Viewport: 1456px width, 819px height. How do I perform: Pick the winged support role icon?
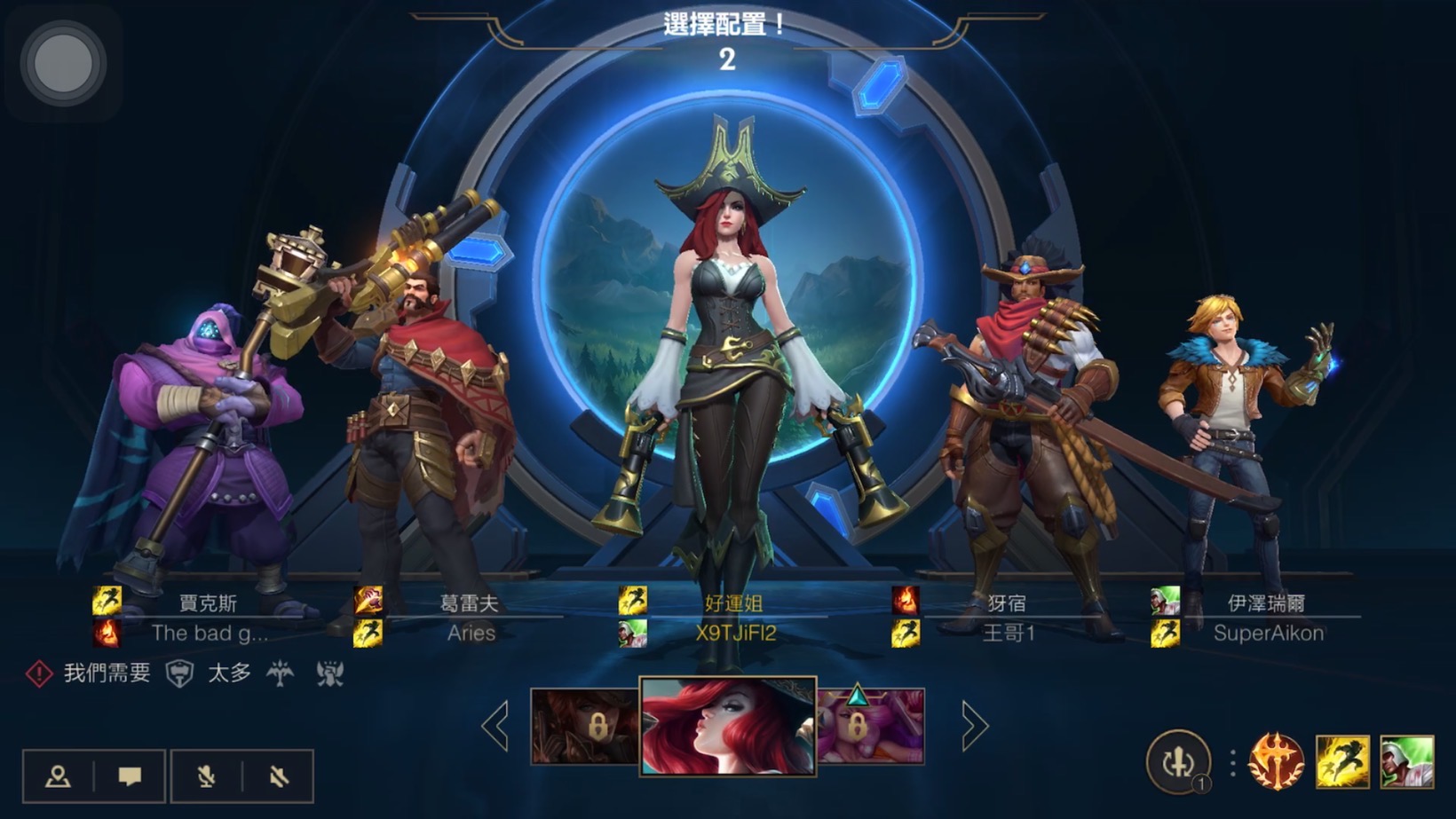281,674
